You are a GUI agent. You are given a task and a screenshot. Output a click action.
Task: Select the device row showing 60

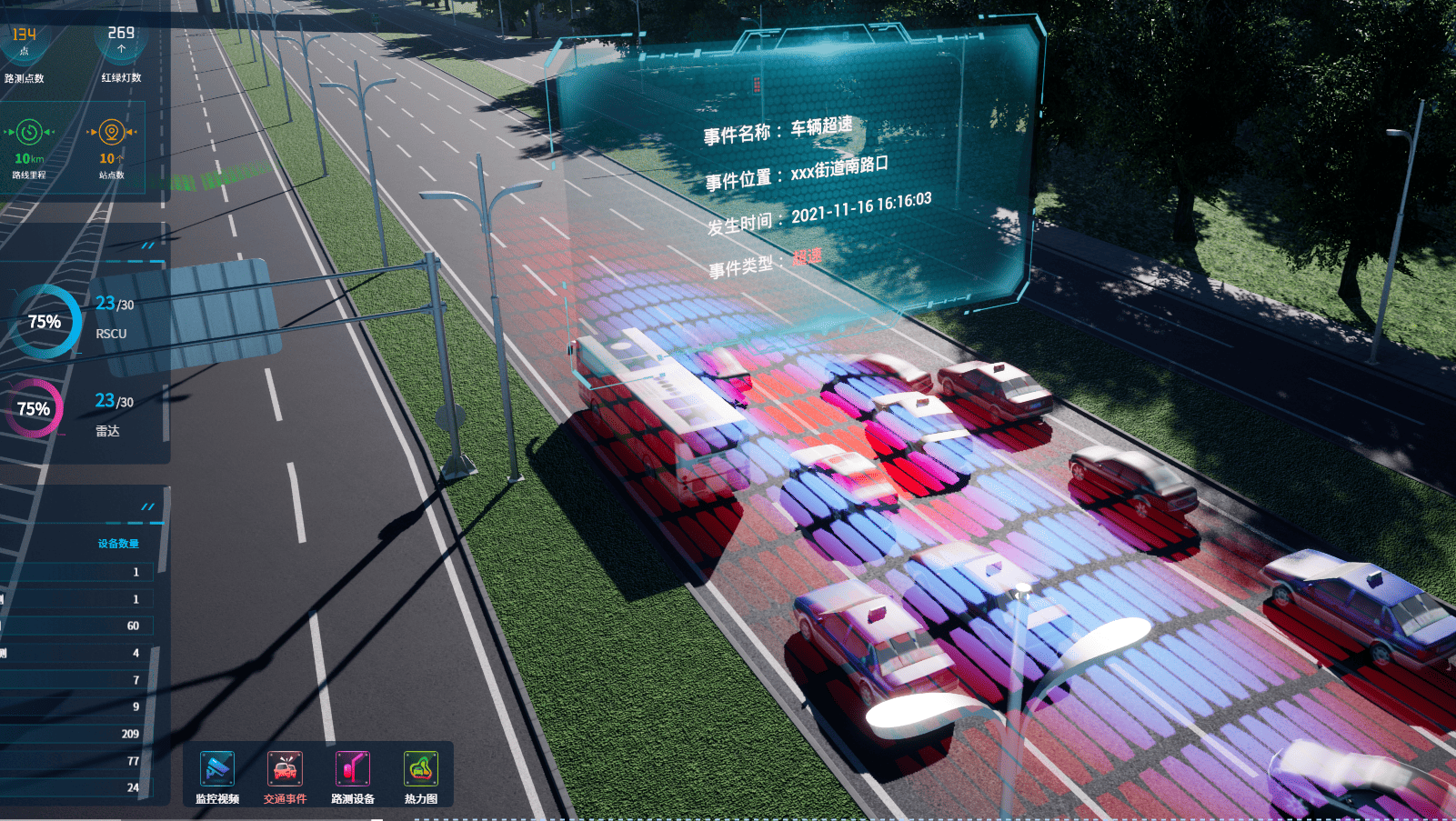pyautogui.click(x=77, y=626)
